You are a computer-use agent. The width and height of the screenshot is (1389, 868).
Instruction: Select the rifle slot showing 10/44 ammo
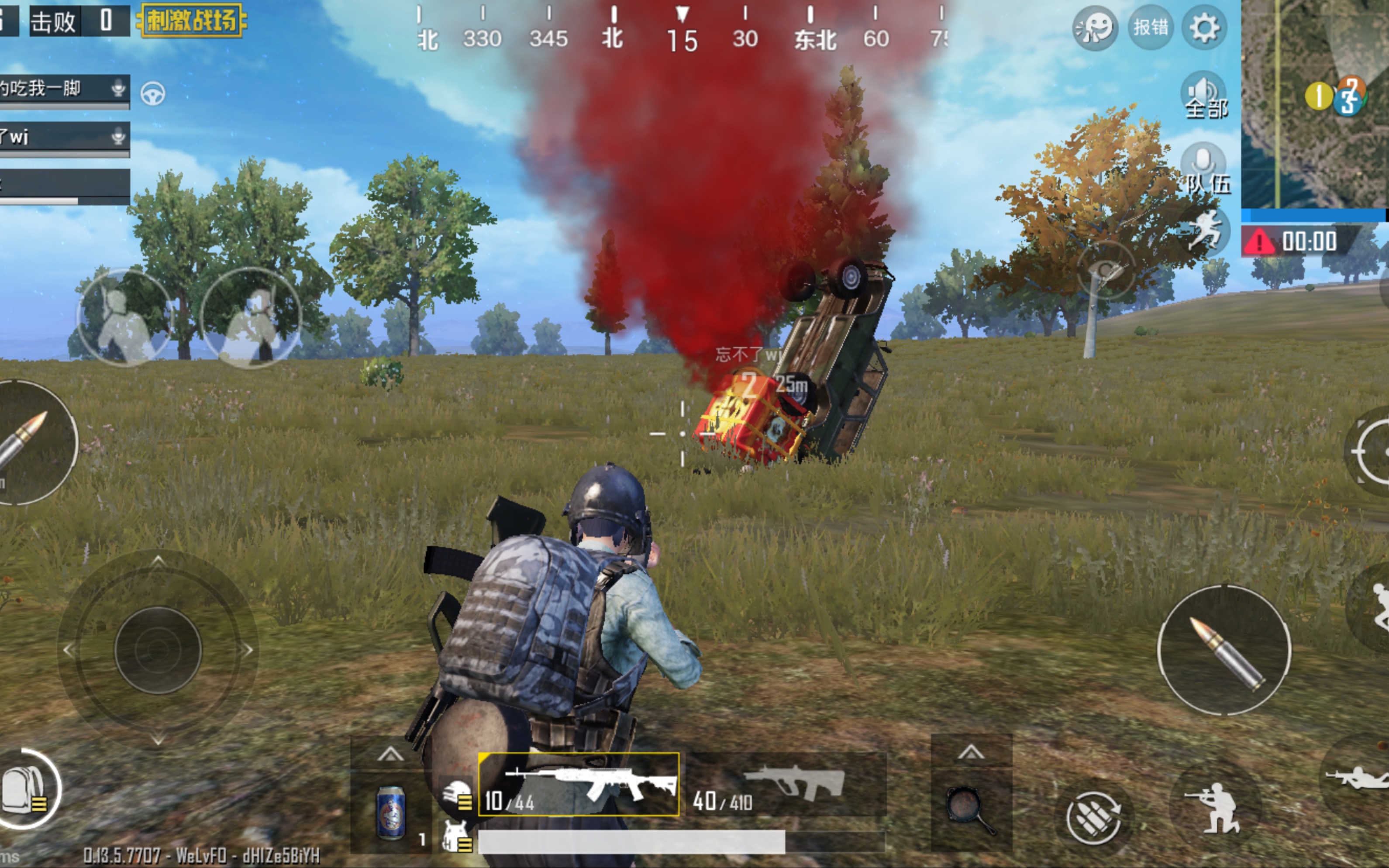click(579, 785)
